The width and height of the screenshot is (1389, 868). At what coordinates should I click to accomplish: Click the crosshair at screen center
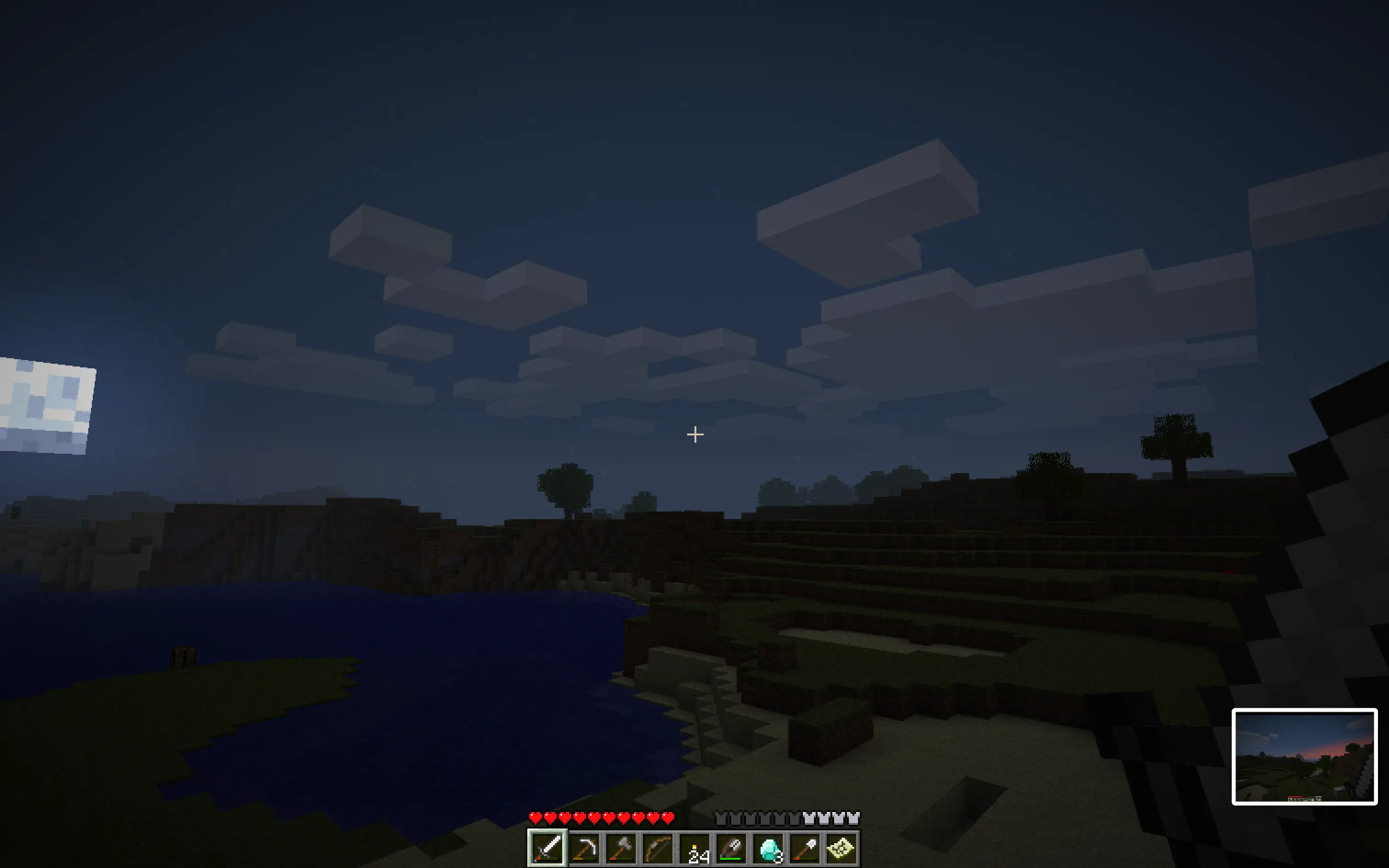[694, 434]
